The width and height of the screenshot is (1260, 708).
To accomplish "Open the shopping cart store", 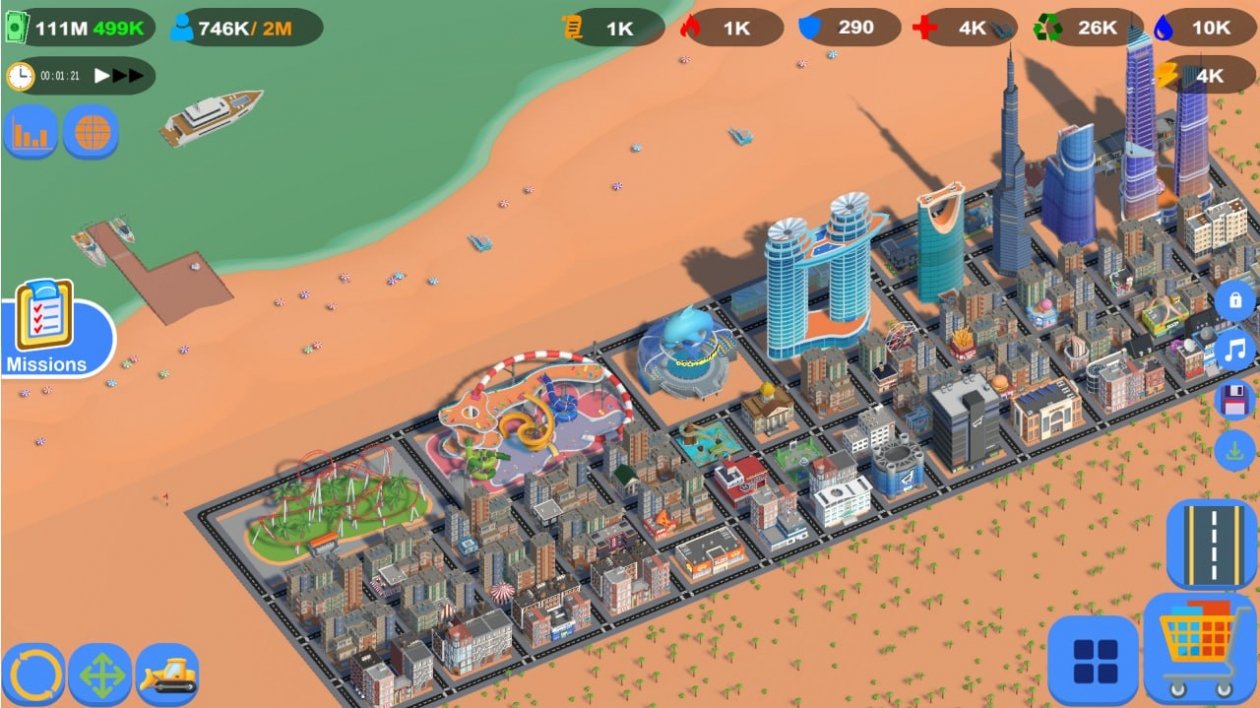I will click(1200, 647).
